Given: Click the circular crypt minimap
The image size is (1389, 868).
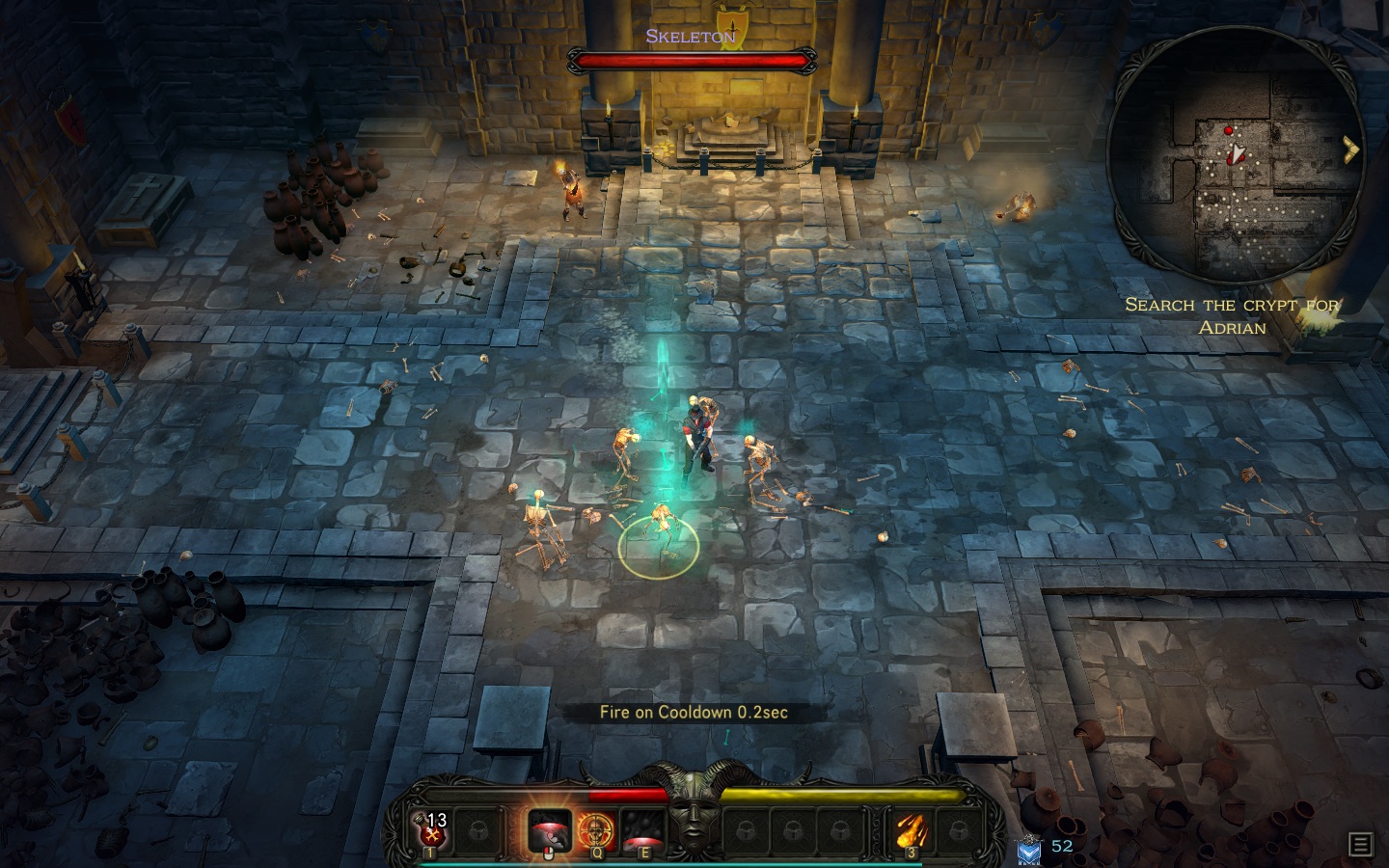Looking at the screenshot, I should [1235, 159].
